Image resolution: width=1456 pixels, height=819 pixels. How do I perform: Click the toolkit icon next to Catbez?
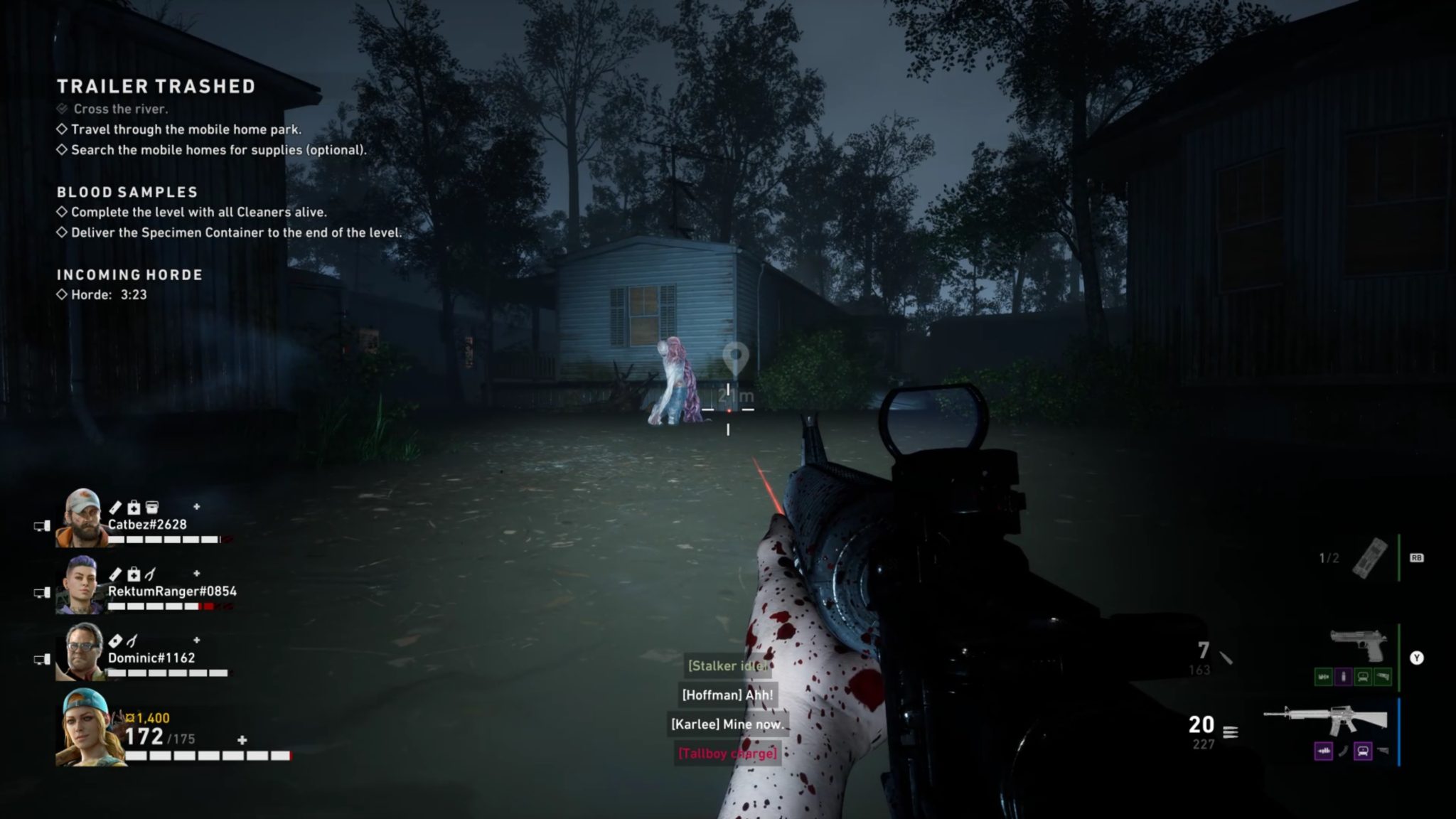(x=153, y=506)
